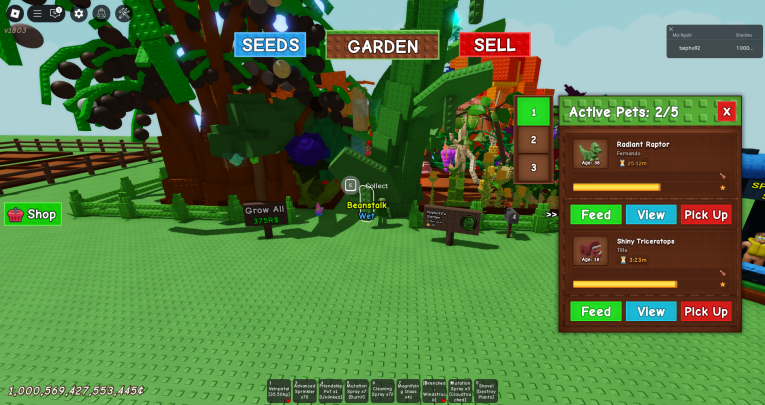Select the Shovel hotbar slot
This screenshot has height=405, width=765.
[486, 391]
